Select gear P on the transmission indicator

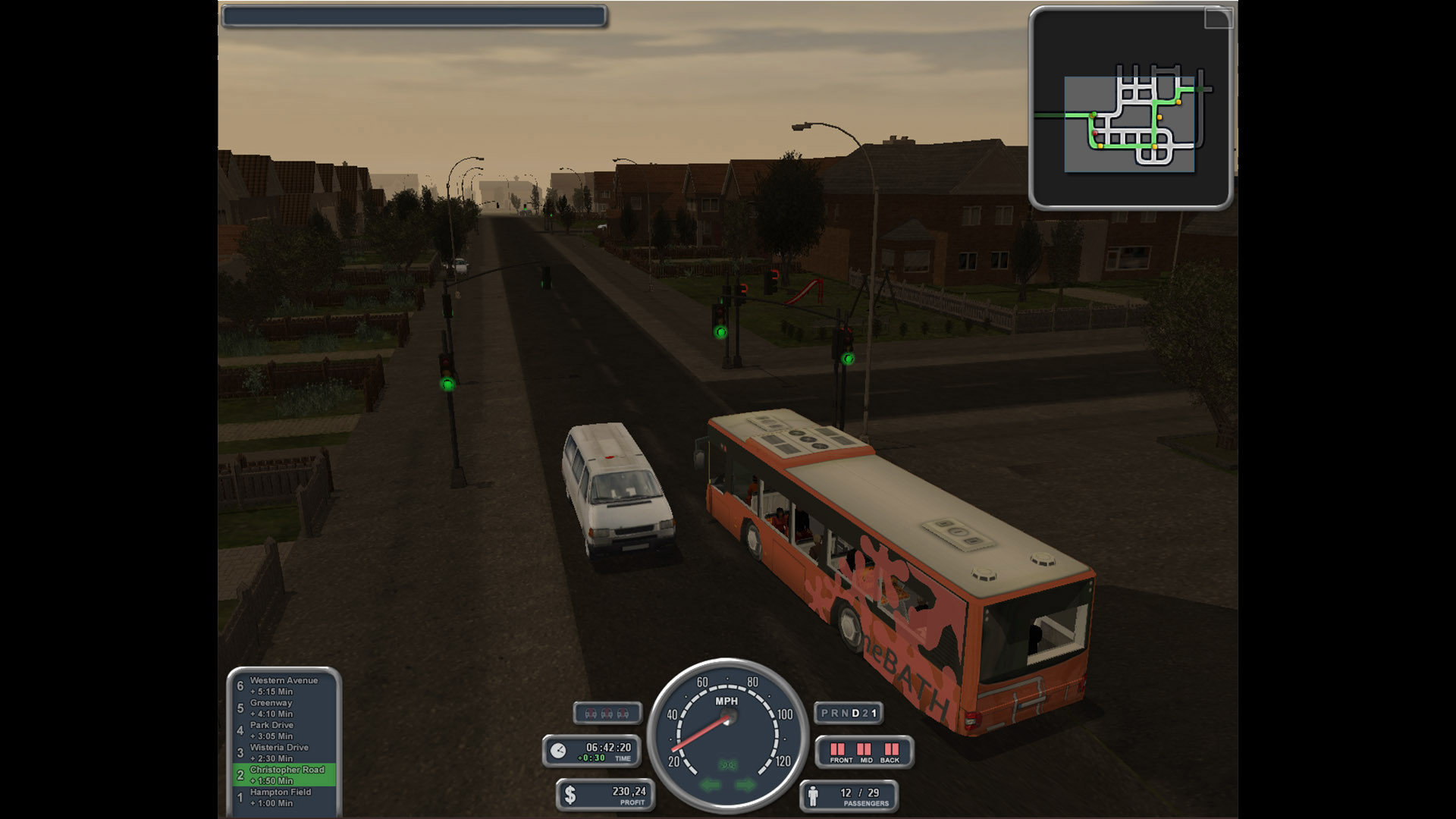pyautogui.click(x=824, y=713)
